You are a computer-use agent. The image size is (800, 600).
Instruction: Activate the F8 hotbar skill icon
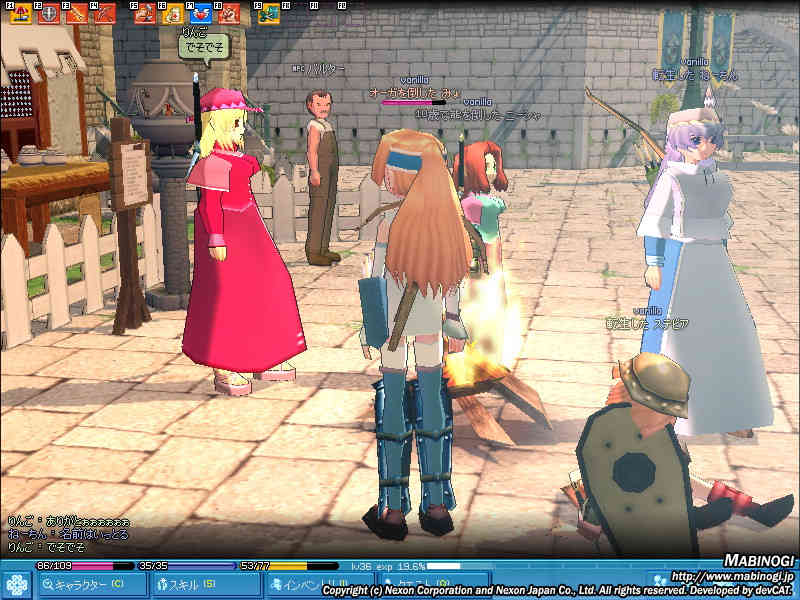point(229,14)
